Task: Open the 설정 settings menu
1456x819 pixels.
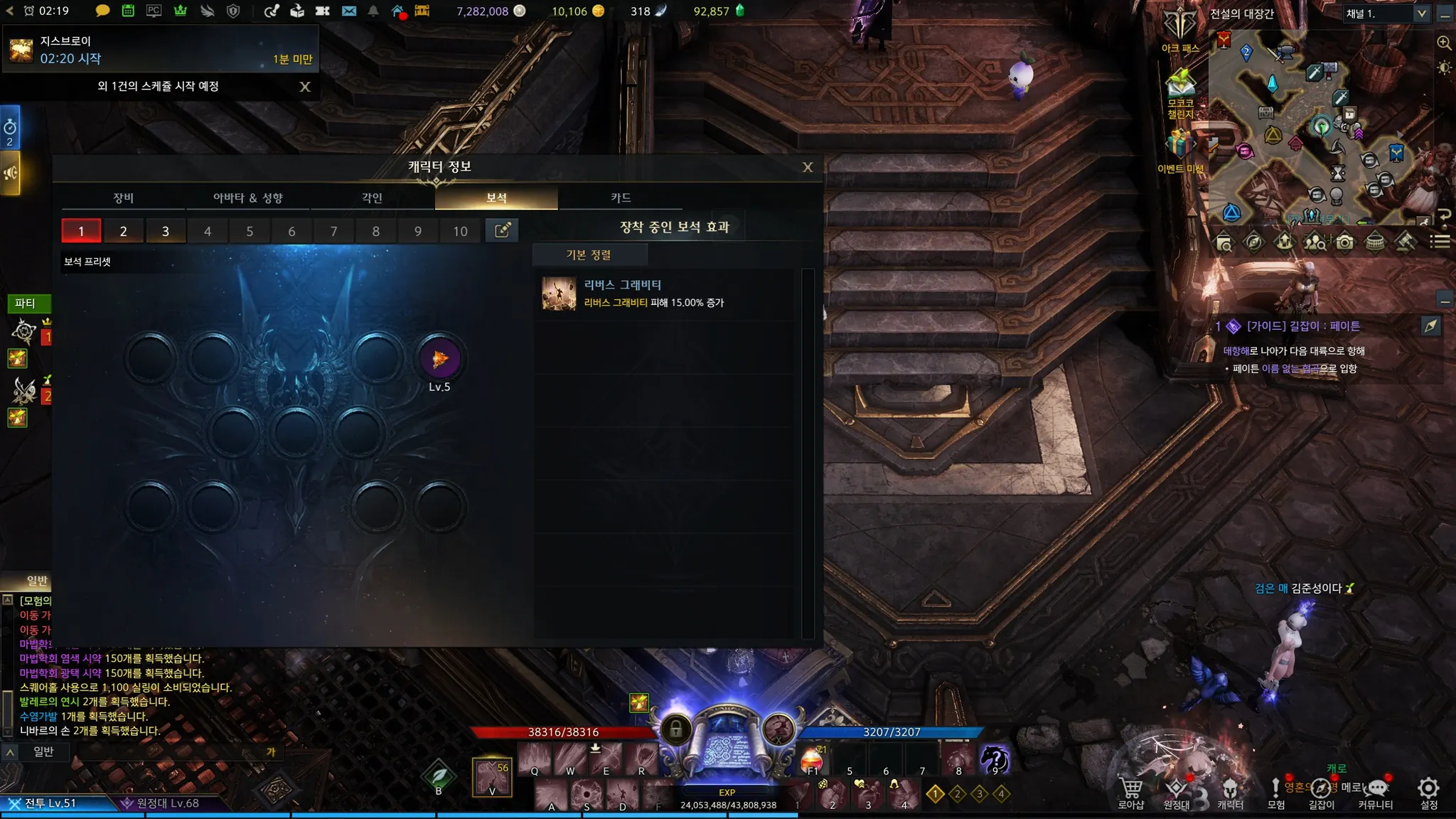Action: pyautogui.click(x=1428, y=793)
